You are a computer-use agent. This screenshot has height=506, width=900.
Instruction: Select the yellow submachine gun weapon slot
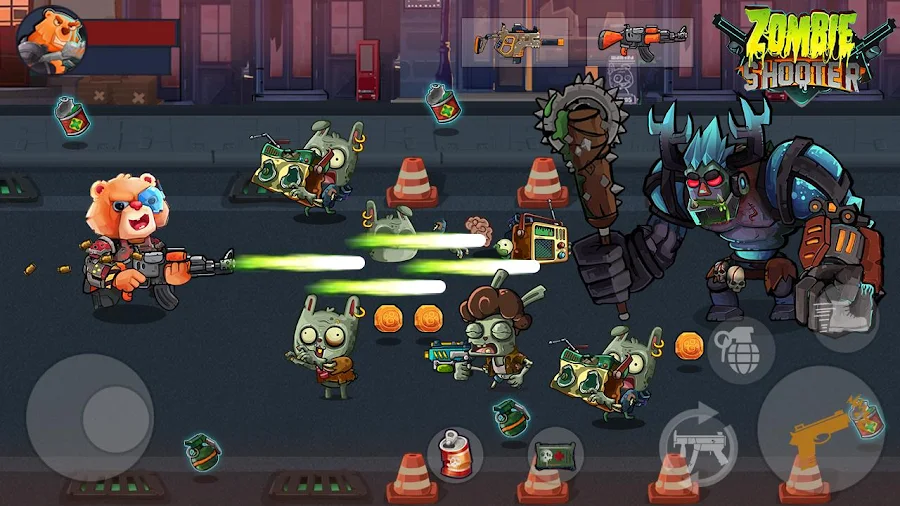(x=518, y=42)
